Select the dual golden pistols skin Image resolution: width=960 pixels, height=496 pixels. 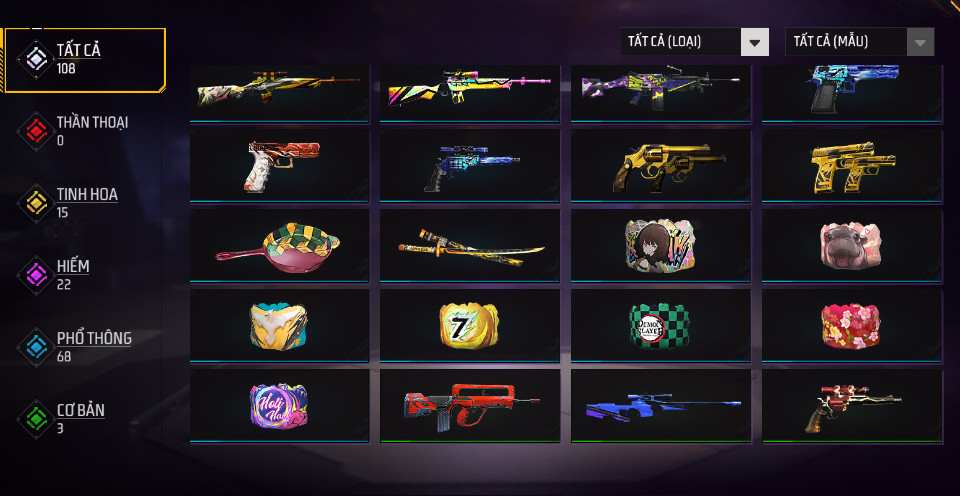(x=852, y=166)
